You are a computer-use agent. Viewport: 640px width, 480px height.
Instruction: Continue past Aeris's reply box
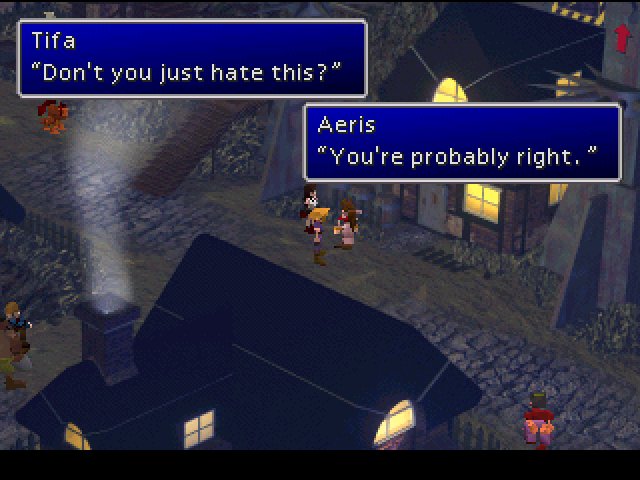pos(462,142)
